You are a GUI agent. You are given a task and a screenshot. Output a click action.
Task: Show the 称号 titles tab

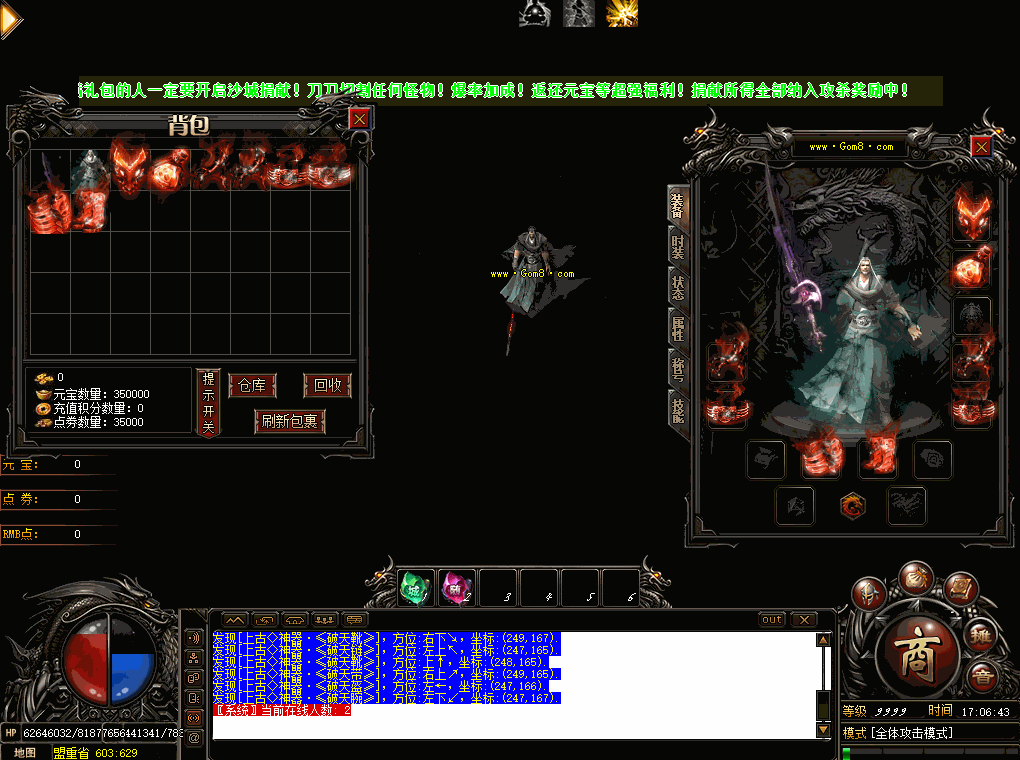click(678, 367)
